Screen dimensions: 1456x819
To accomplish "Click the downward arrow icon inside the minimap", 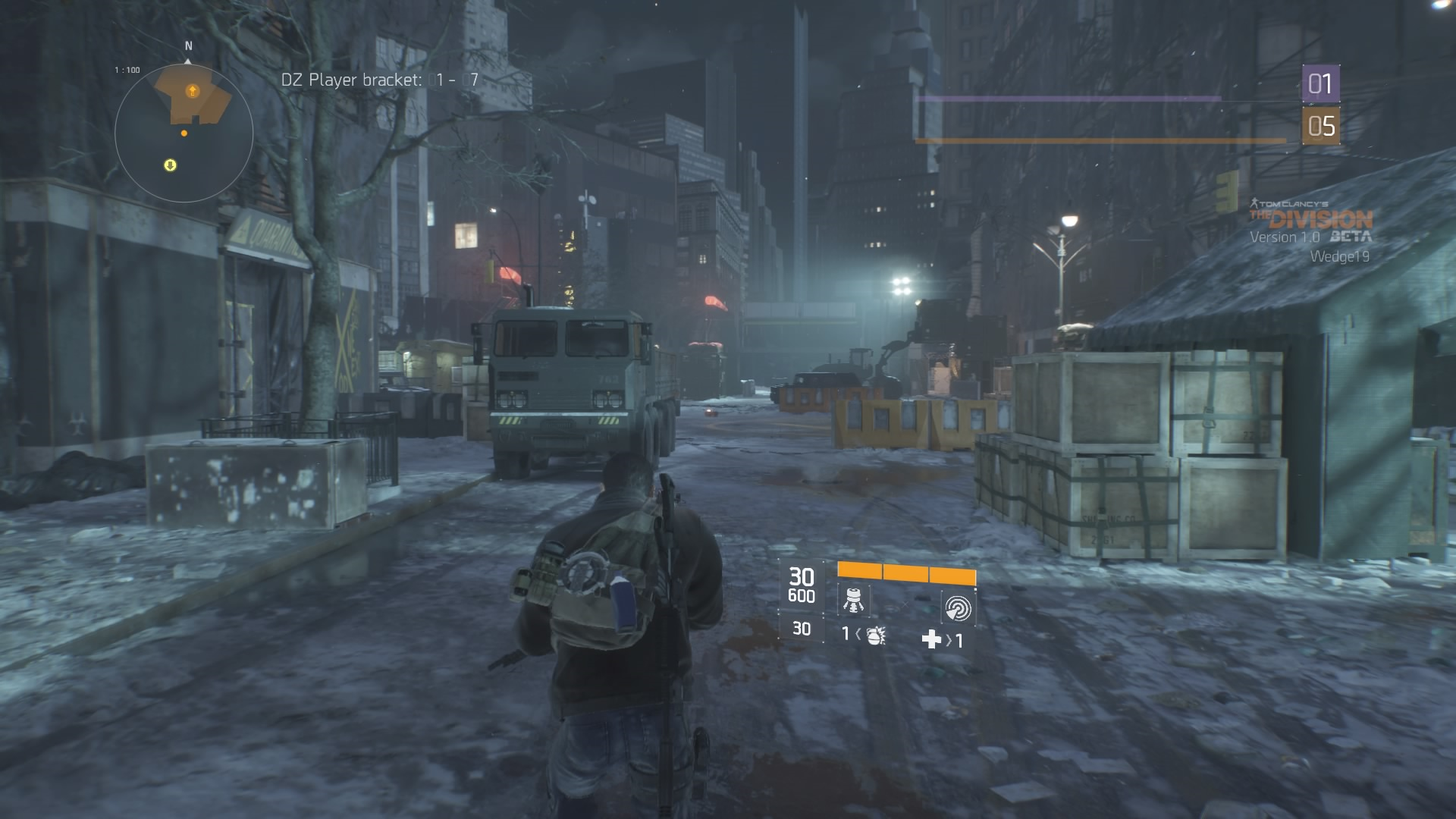I will point(168,166).
